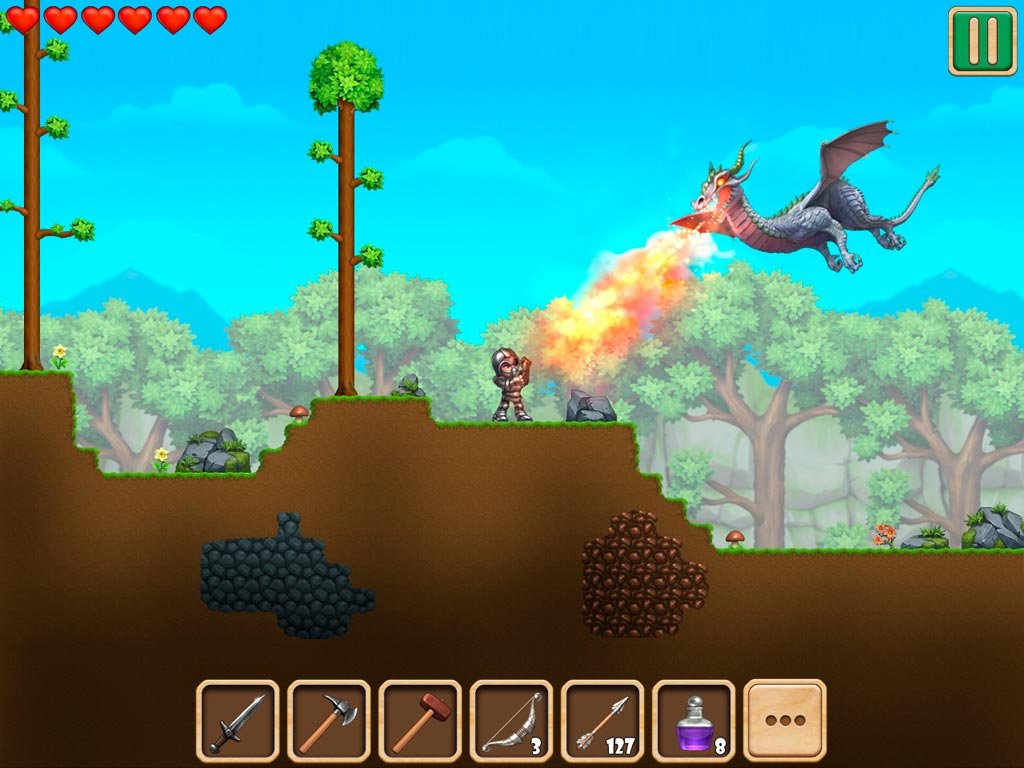Open the three-dots inventory button
This screenshot has width=1024, height=768.
(785, 720)
